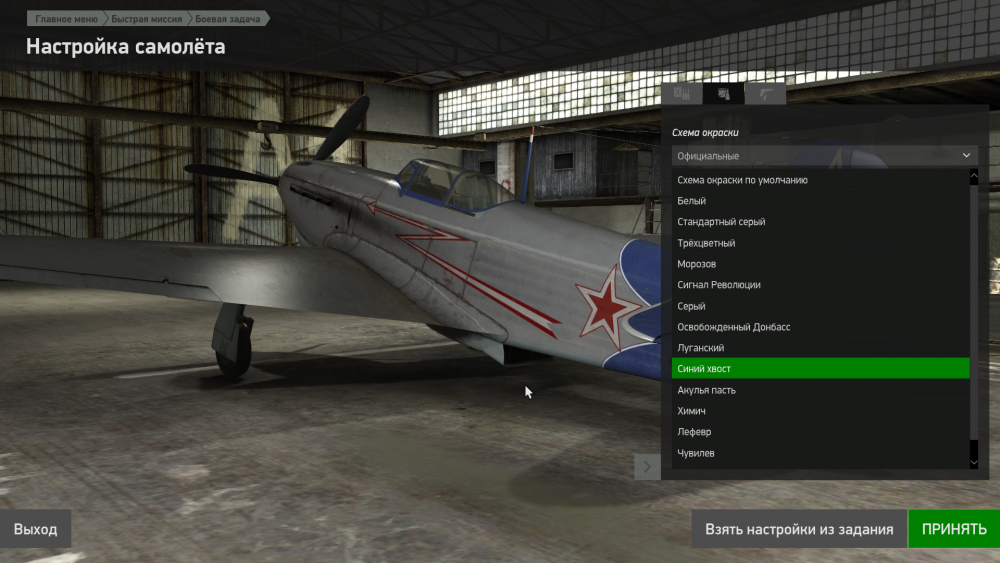Switch to the leftmost modifications tab

click(682, 95)
